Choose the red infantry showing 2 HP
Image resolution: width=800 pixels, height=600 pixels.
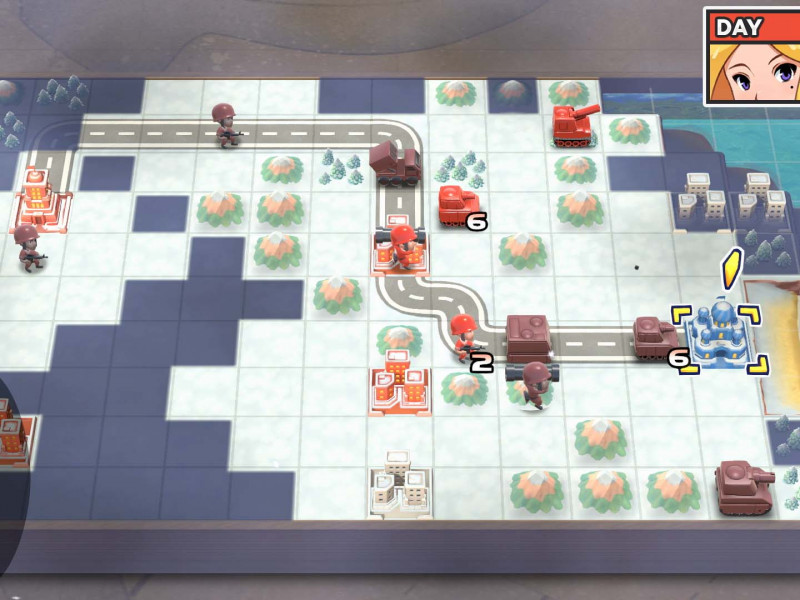click(x=464, y=338)
